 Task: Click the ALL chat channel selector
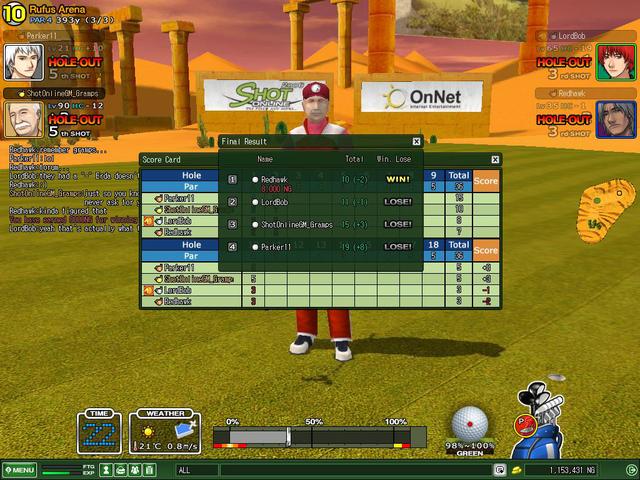pyautogui.click(x=184, y=470)
